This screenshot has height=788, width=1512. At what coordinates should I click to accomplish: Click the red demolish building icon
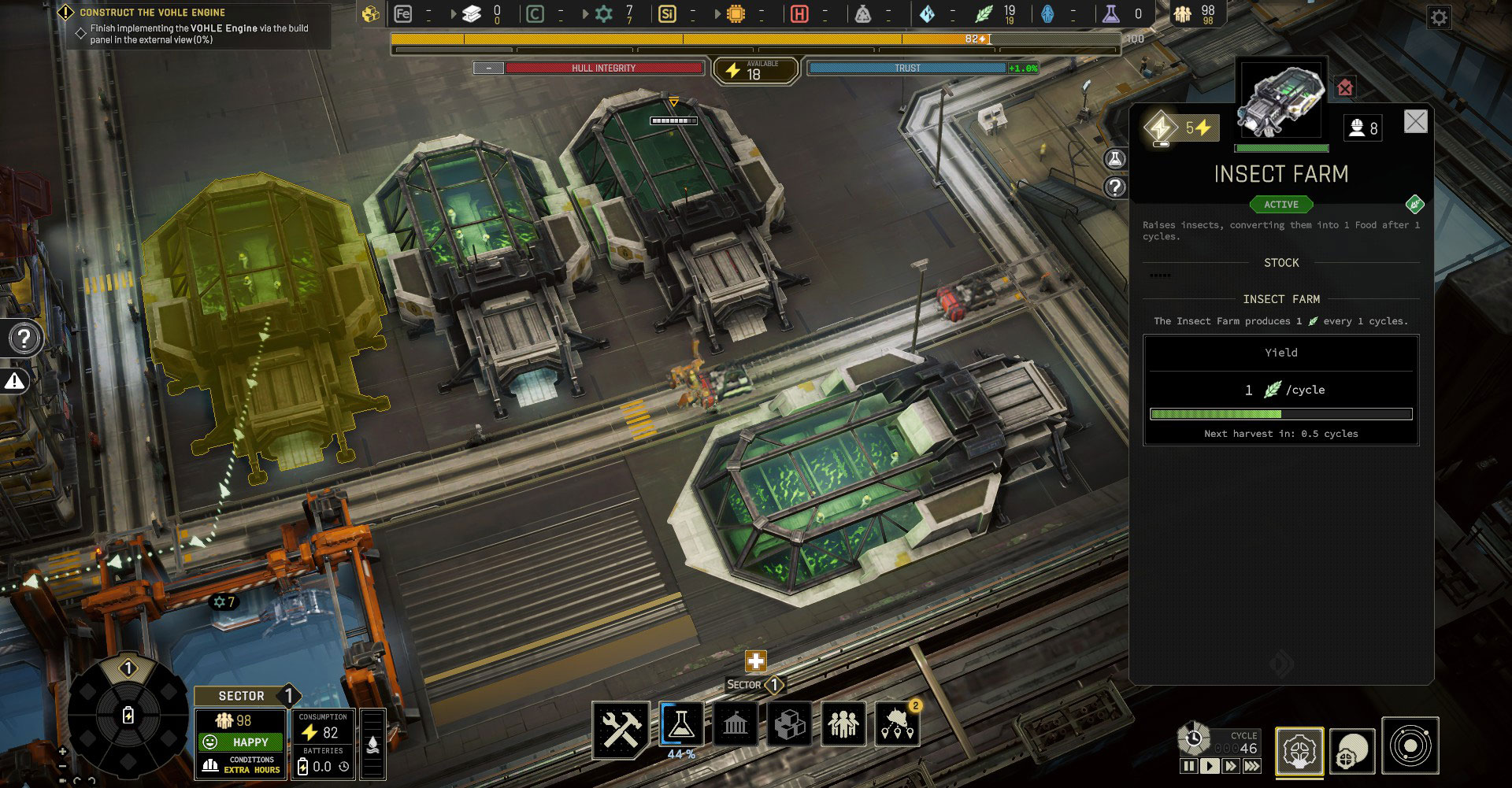tap(1345, 87)
